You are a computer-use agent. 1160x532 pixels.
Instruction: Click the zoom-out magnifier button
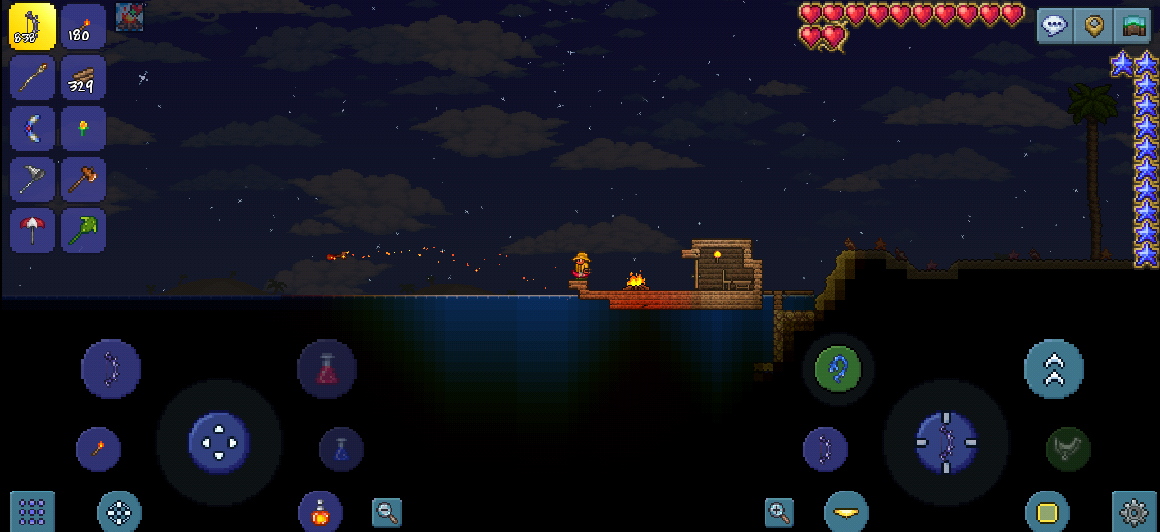point(387,513)
